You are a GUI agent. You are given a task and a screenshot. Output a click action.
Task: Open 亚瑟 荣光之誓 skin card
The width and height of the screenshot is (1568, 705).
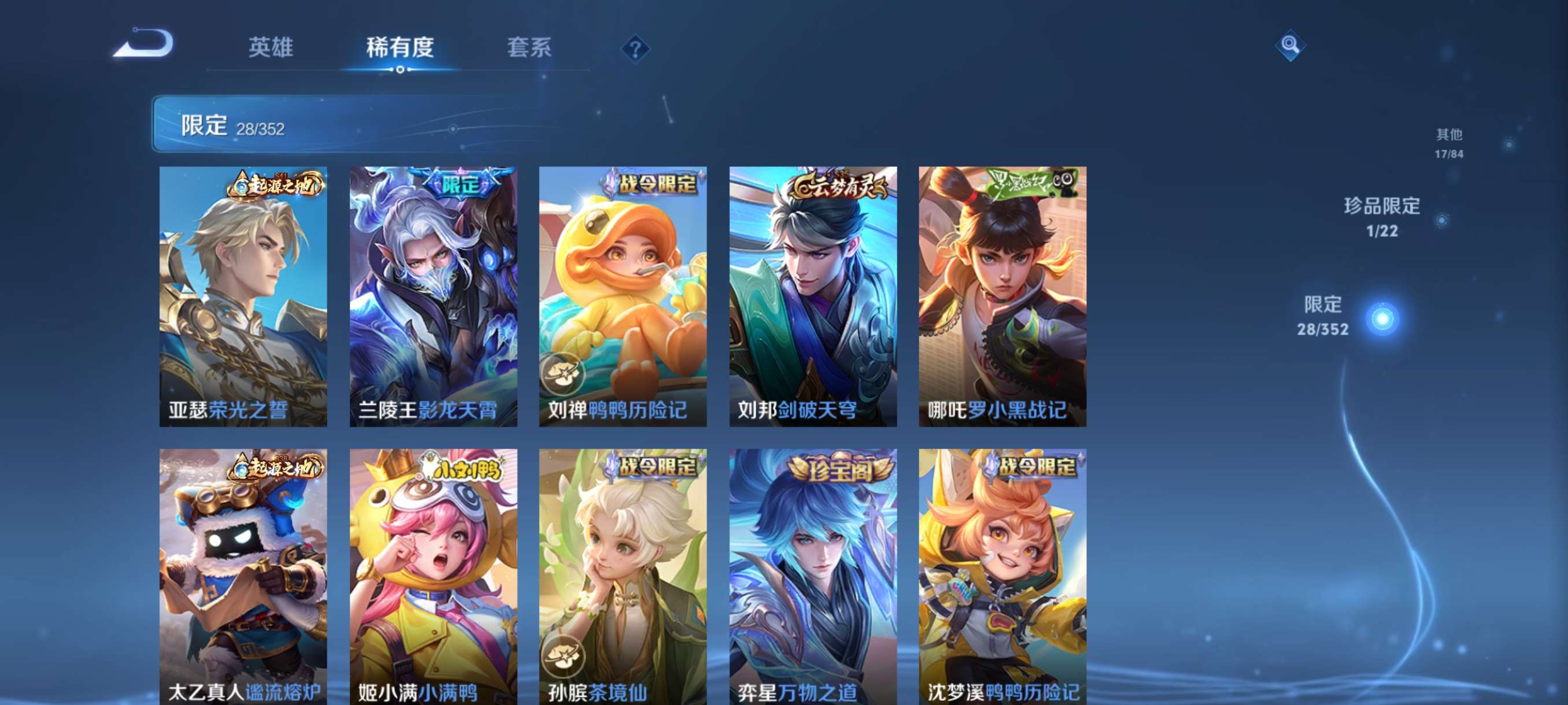(x=243, y=296)
